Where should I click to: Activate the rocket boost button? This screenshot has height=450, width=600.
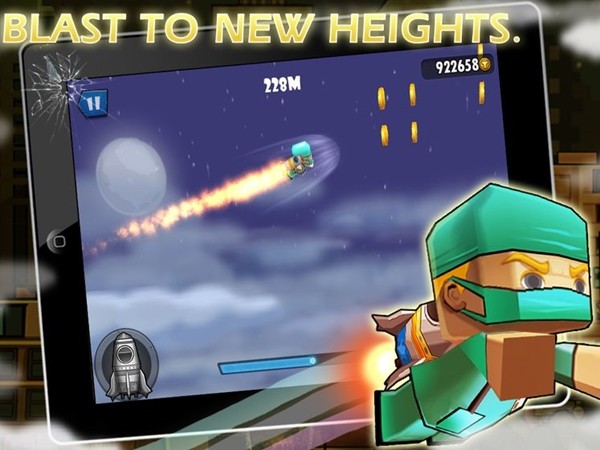pos(123,363)
